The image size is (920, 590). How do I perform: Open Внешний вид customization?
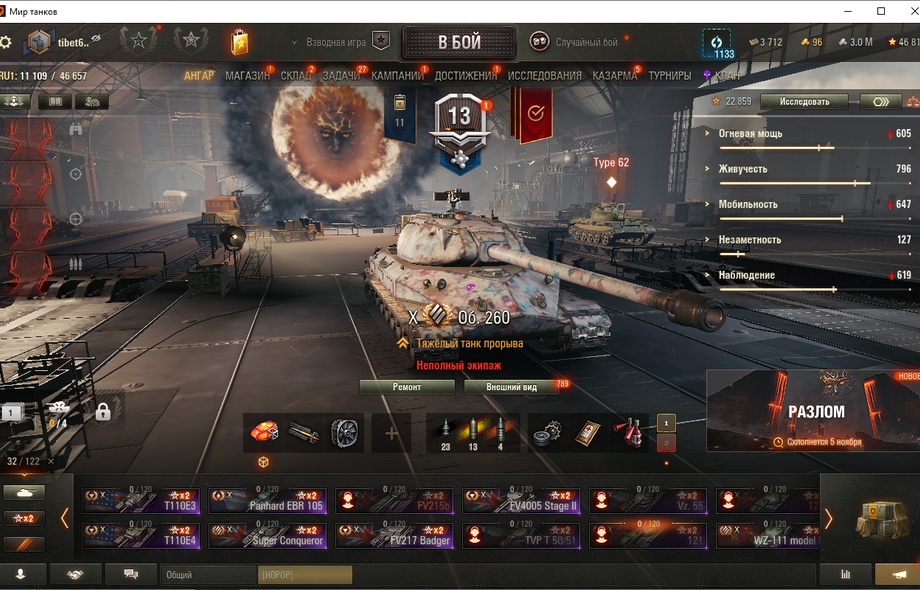click(511, 387)
